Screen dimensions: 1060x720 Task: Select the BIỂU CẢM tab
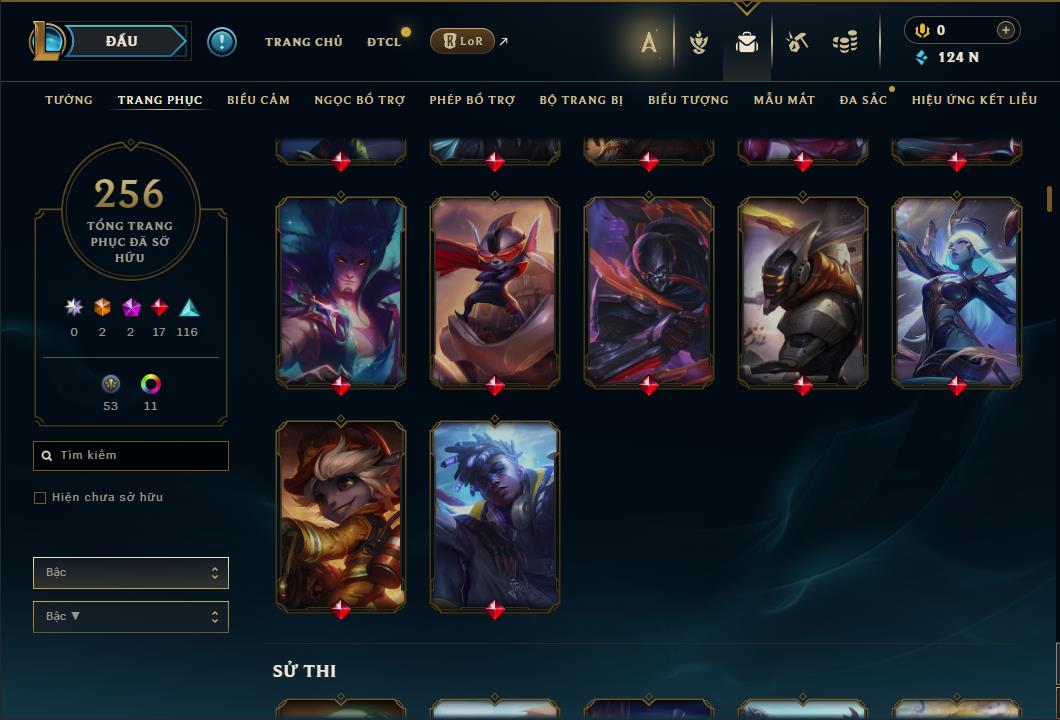258,100
